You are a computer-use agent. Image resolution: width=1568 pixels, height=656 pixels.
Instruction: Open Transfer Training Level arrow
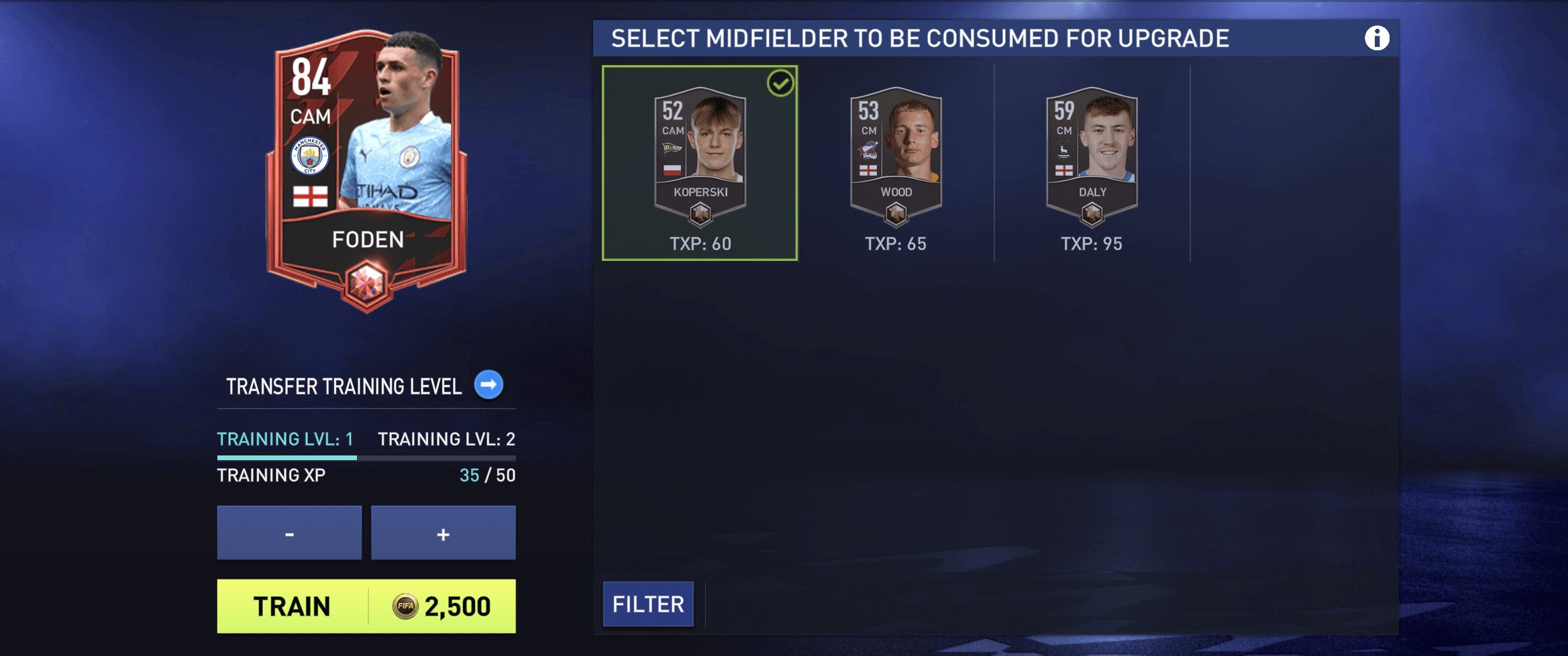click(x=488, y=385)
